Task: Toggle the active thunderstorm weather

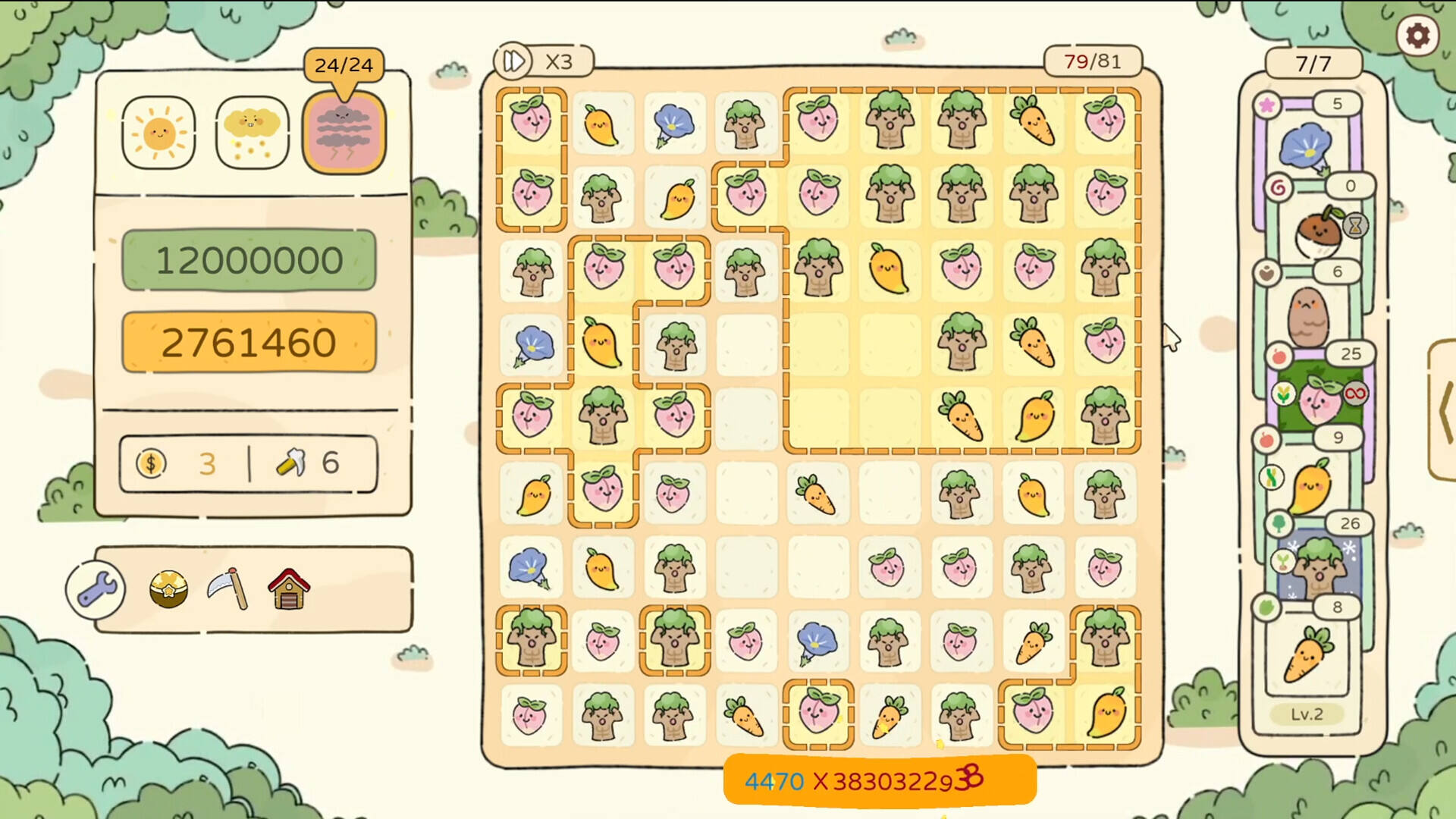Action: [x=343, y=131]
